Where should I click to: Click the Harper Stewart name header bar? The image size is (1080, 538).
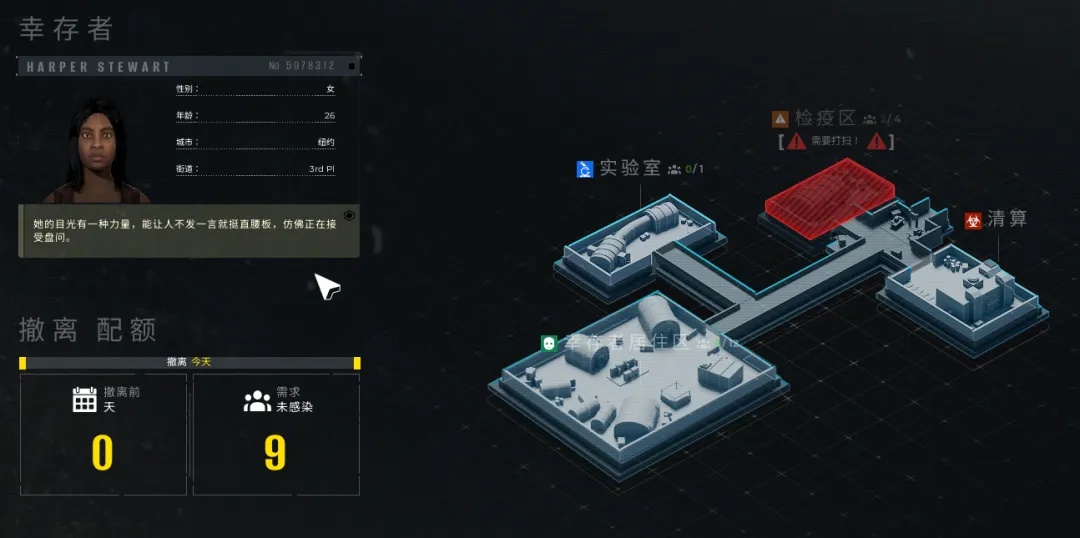pos(189,66)
